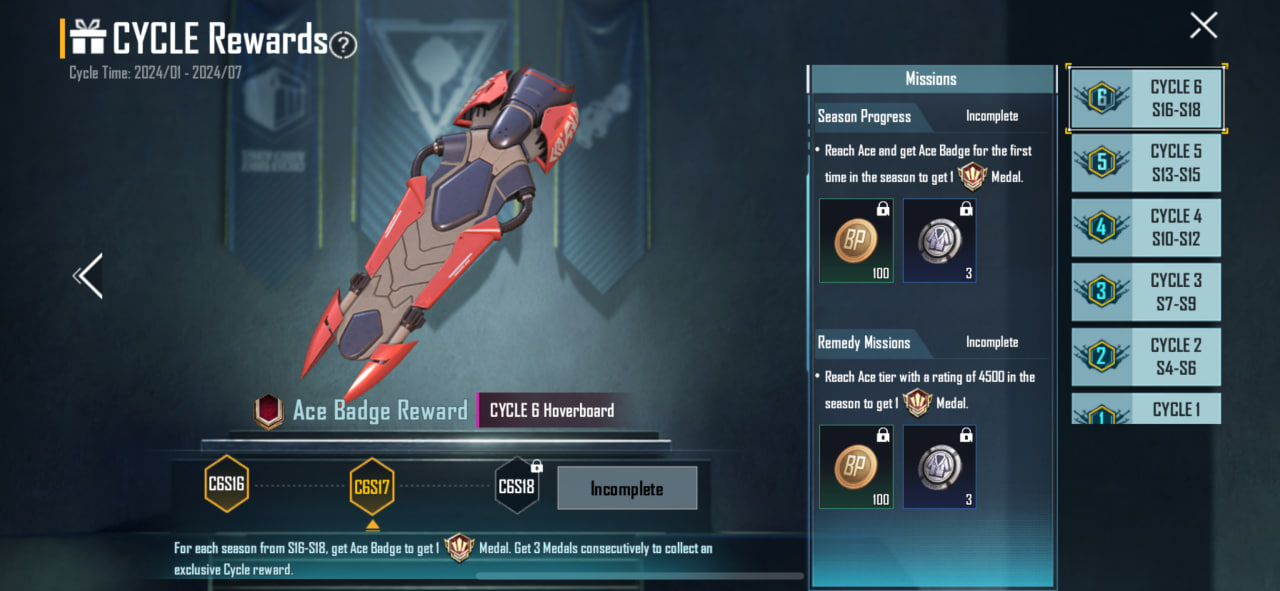Close the Cycle Rewards screen
The width and height of the screenshot is (1280, 591).
pos(1203,25)
